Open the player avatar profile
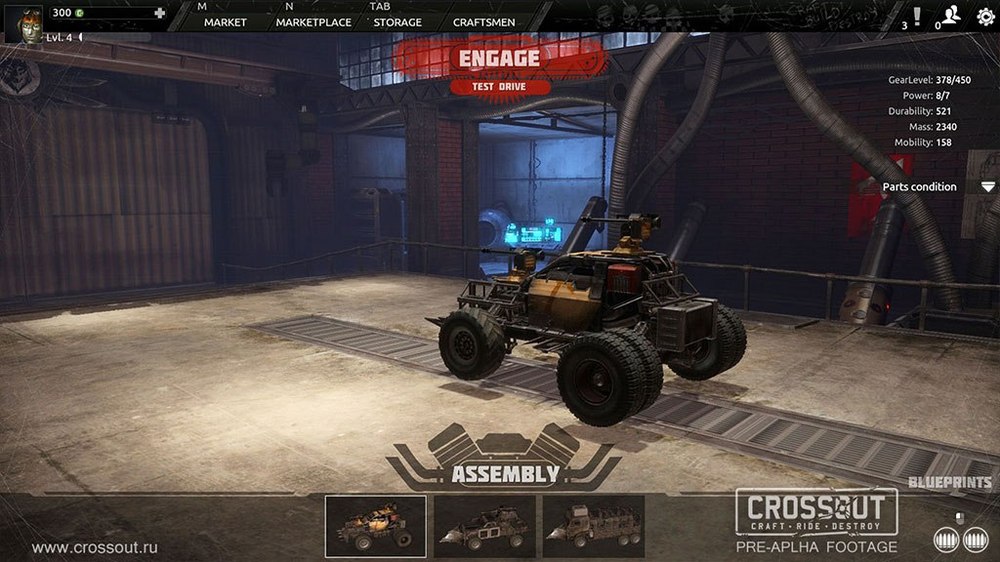 pos(24,22)
